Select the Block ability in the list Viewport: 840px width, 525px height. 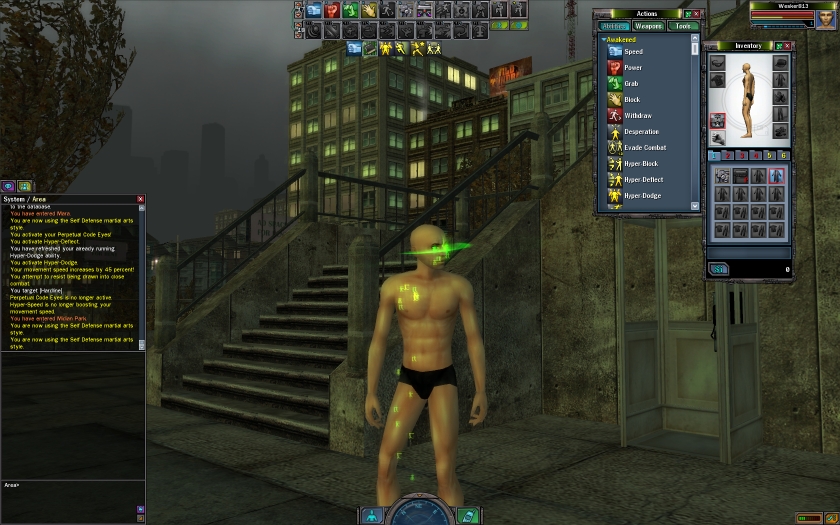[632, 99]
